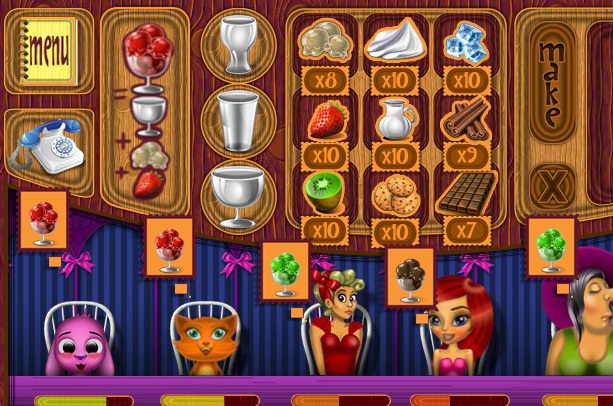Image resolution: width=613 pixels, height=406 pixels.
Task: Add a strawberry to the recipe
Action: 322,119
